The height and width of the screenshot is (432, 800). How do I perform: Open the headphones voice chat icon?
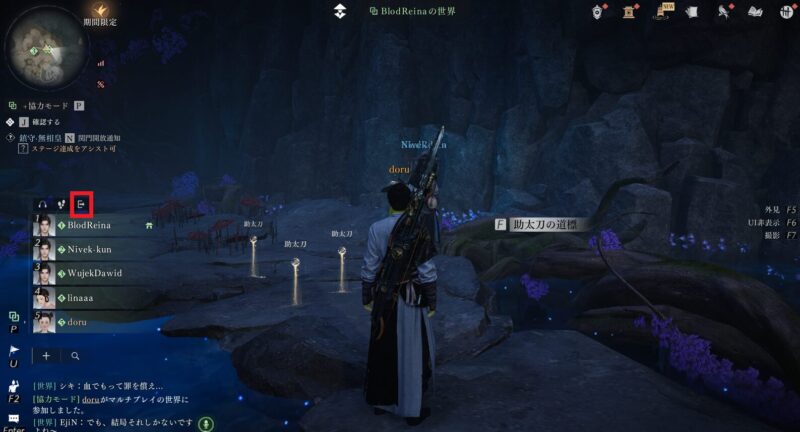click(x=41, y=205)
